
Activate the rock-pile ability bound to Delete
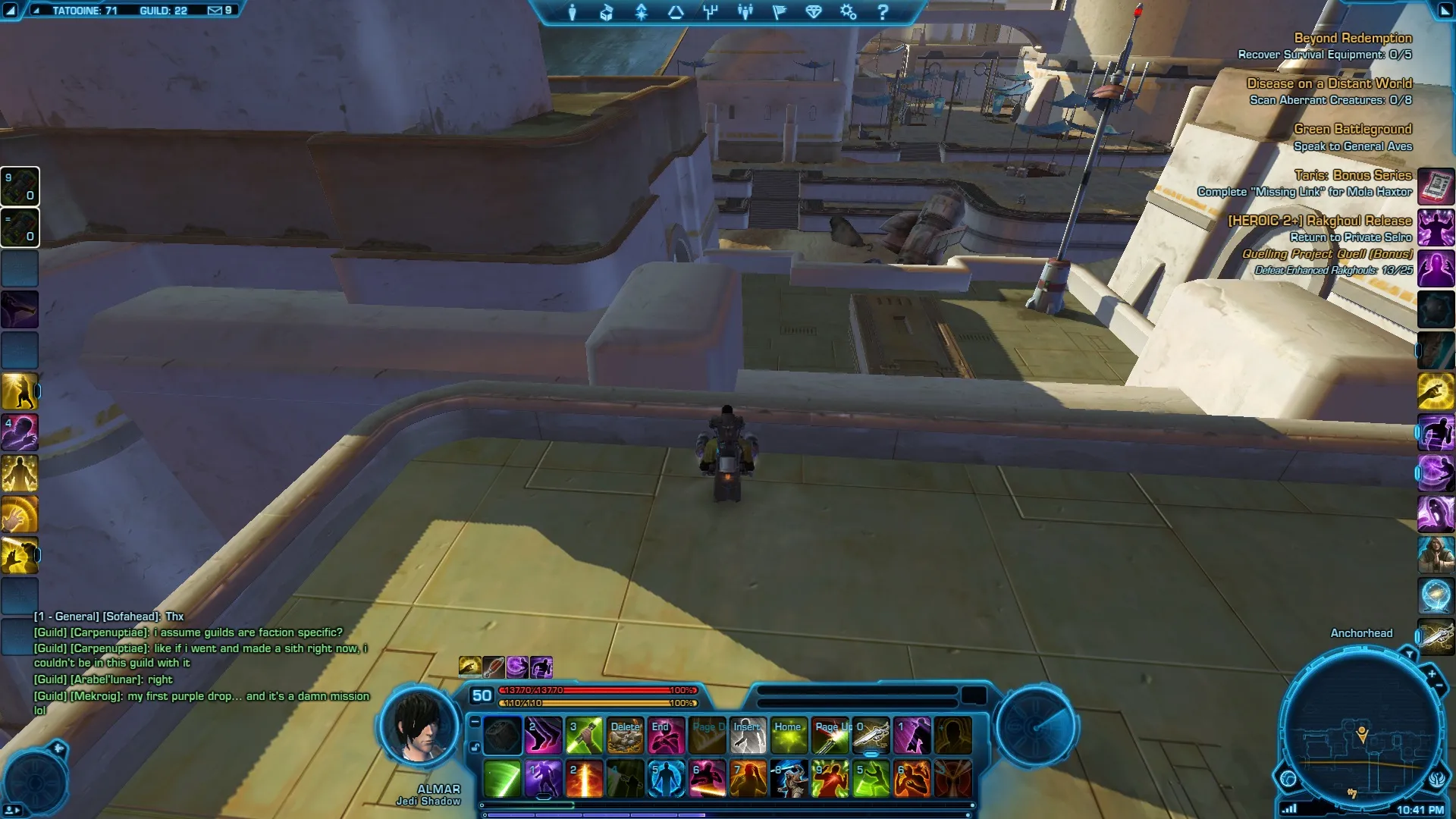point(626,736)
